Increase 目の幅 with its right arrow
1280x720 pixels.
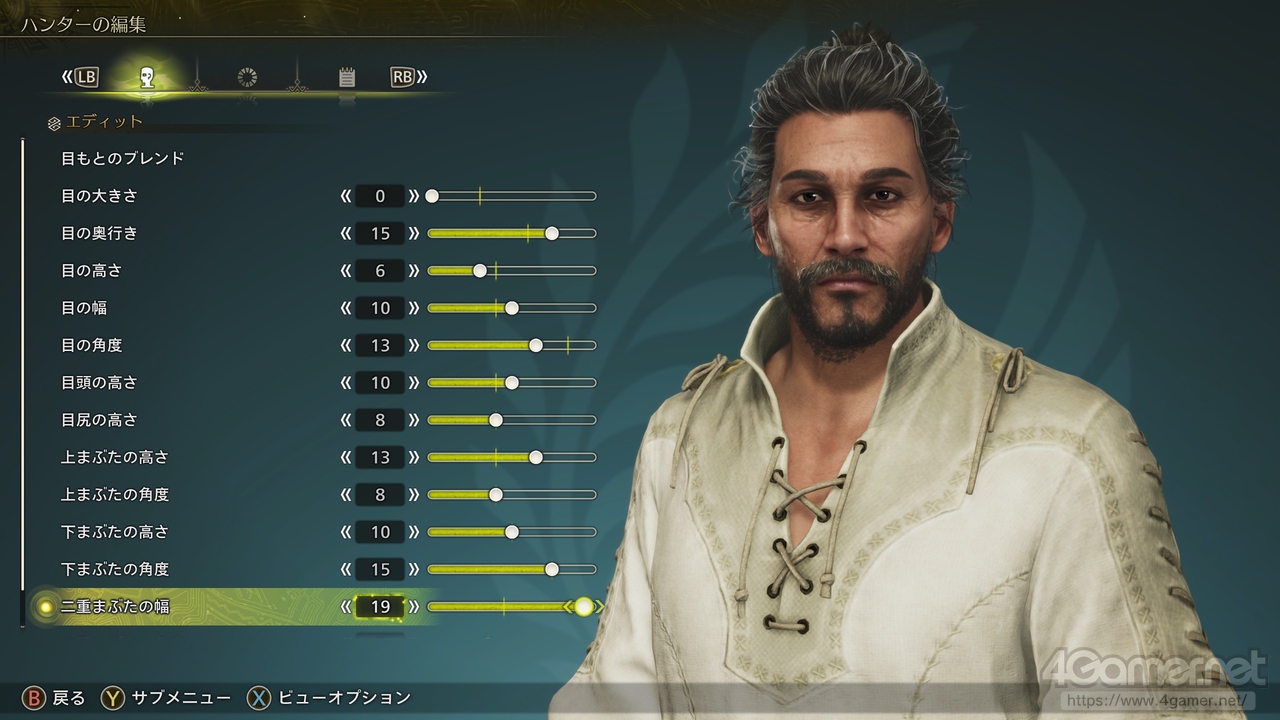(x=414, y=308)
